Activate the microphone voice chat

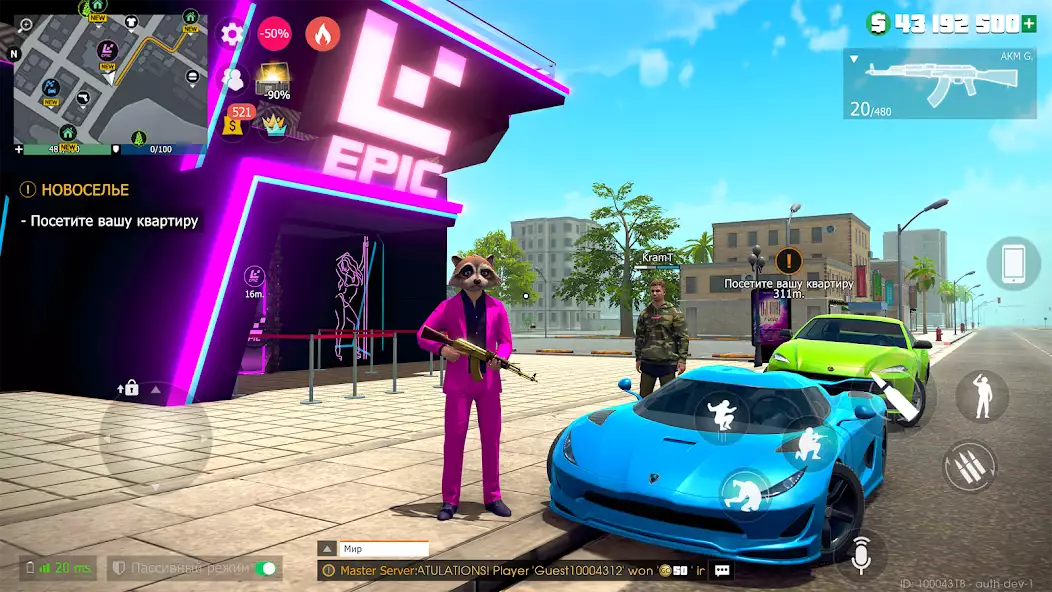pyautogui.click(x=861, y=555)
